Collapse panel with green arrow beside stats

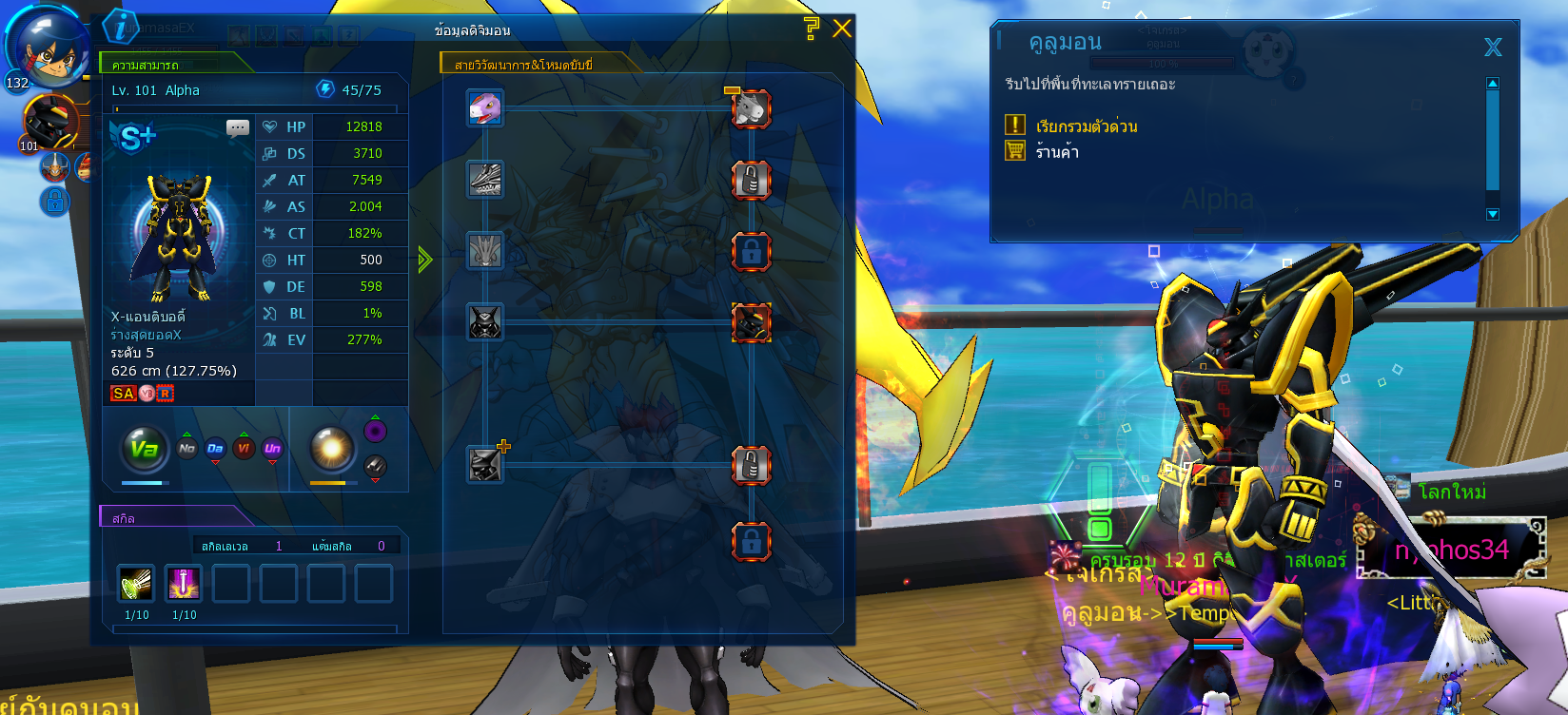(x=424, y=259)
